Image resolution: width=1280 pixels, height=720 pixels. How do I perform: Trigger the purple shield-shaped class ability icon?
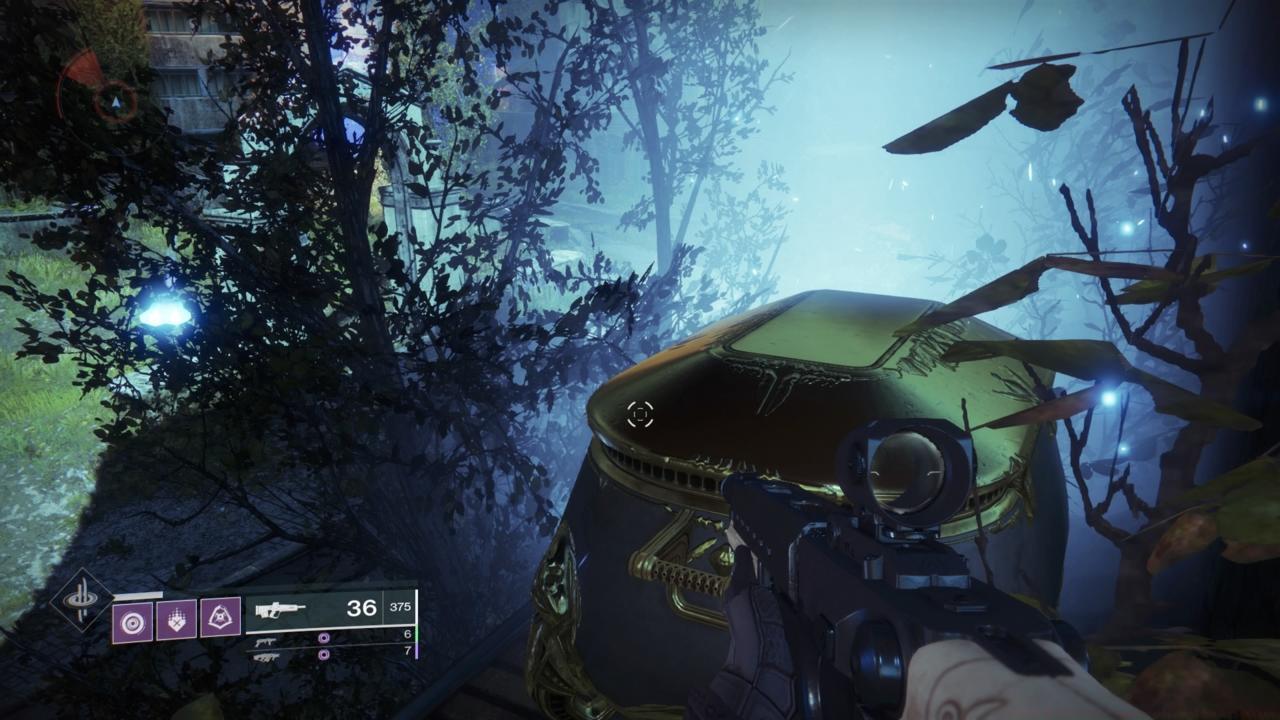pyautogui.click(x=220, y=620)
